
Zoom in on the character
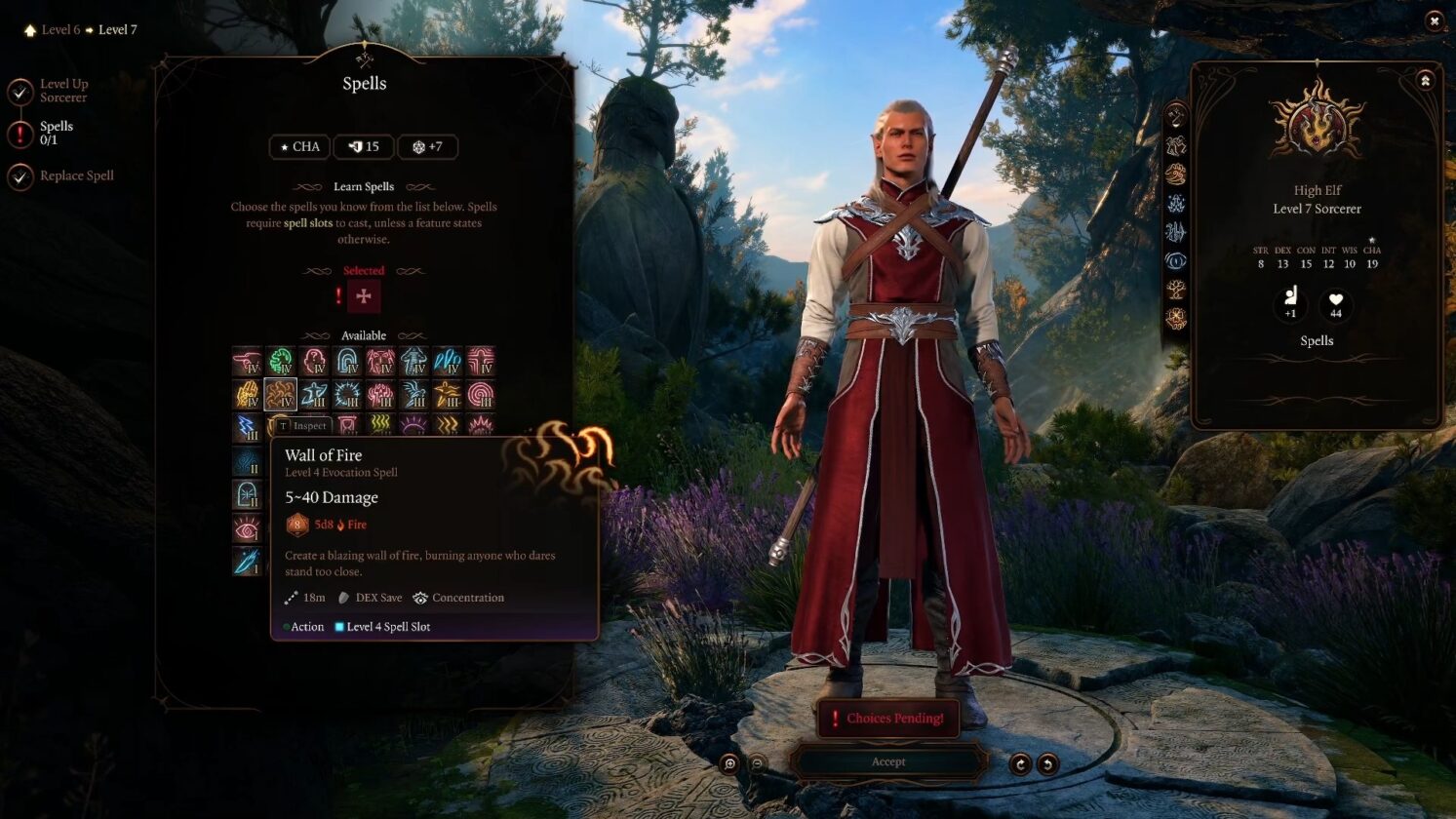729,763
